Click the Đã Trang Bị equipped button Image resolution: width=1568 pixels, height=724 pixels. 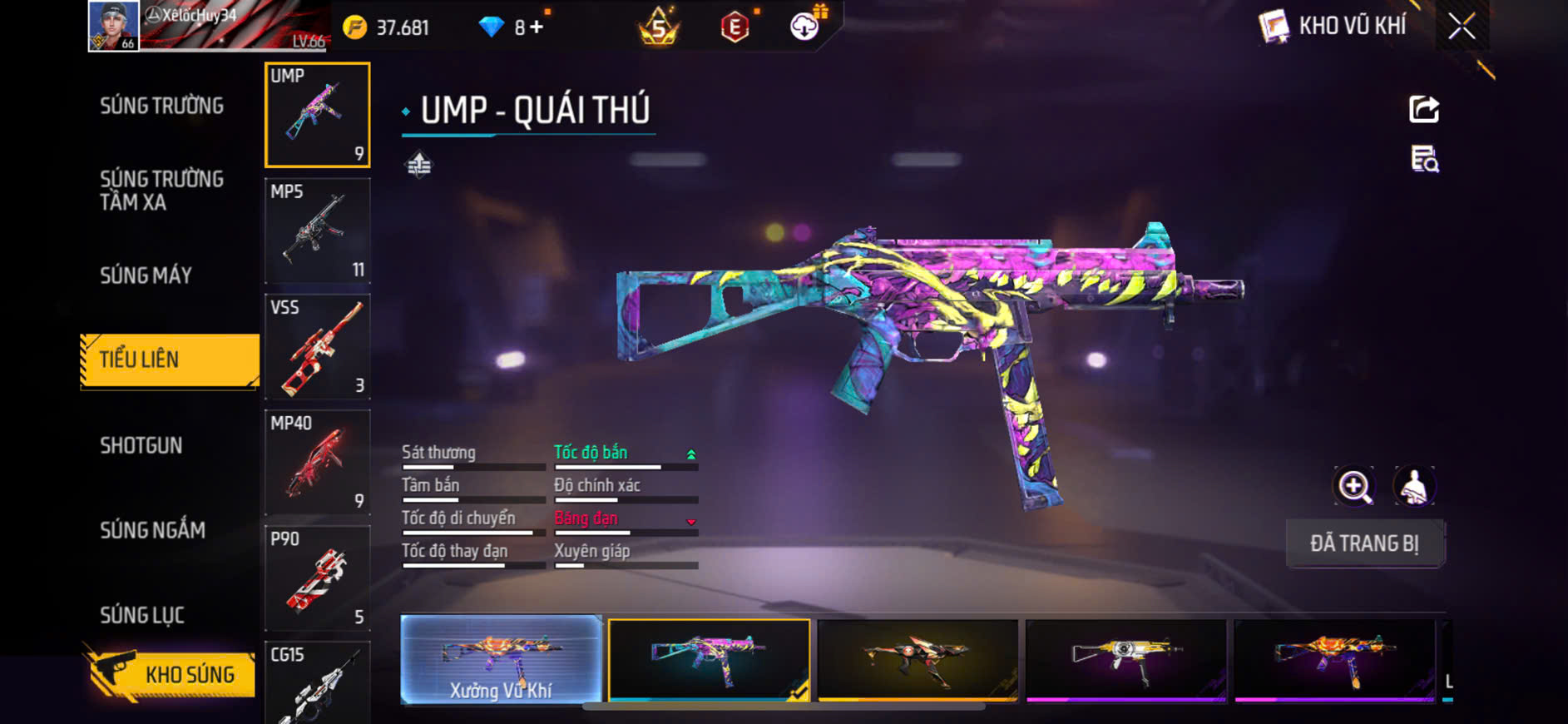[1364, 543]
